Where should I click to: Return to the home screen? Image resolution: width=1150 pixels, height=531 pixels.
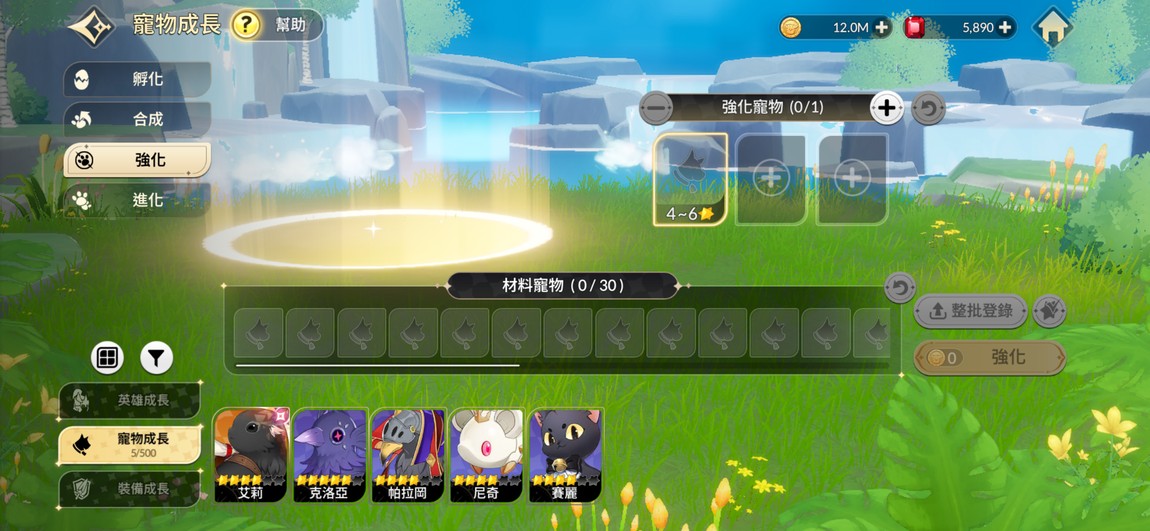click(x=1052, y=28)
